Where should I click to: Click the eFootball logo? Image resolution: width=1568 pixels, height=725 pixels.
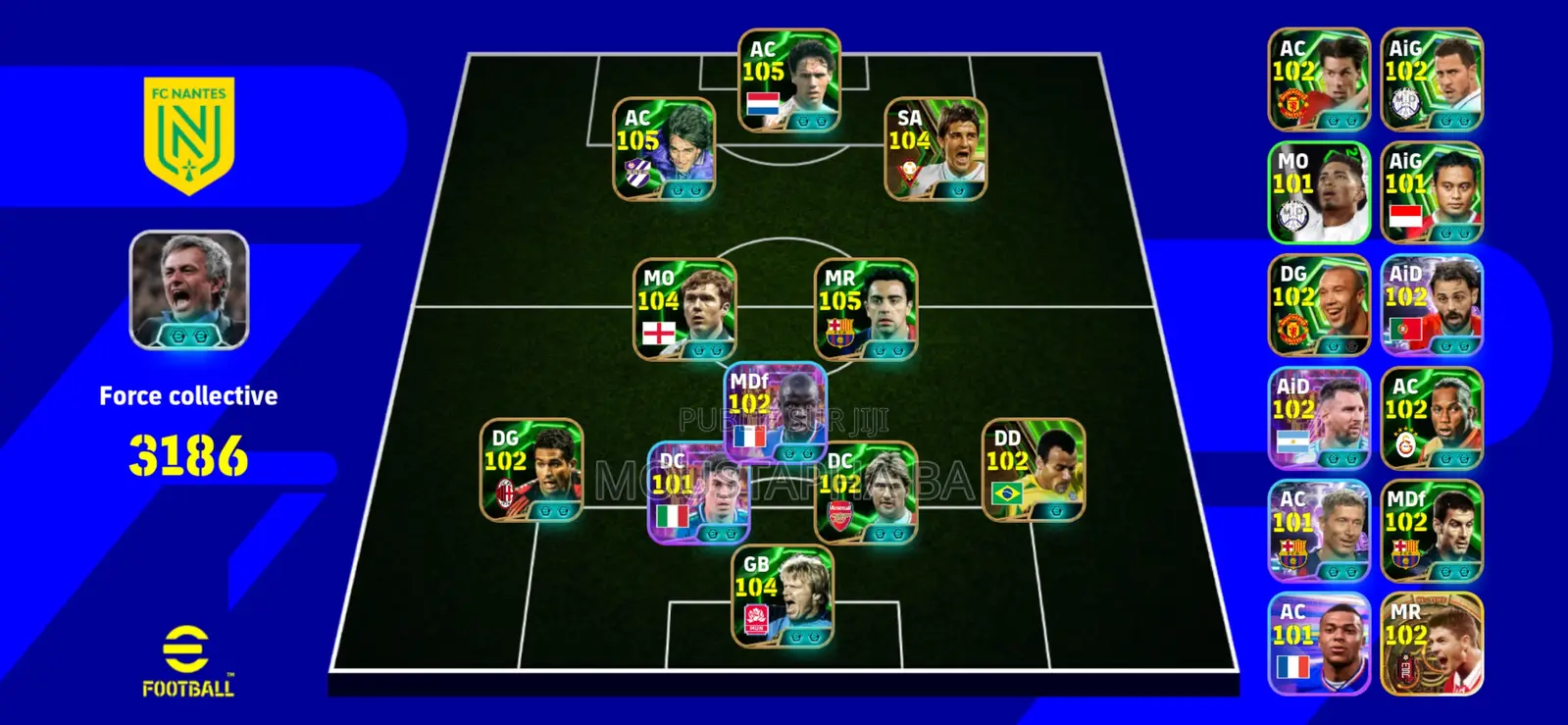click(x=188, y=657)
